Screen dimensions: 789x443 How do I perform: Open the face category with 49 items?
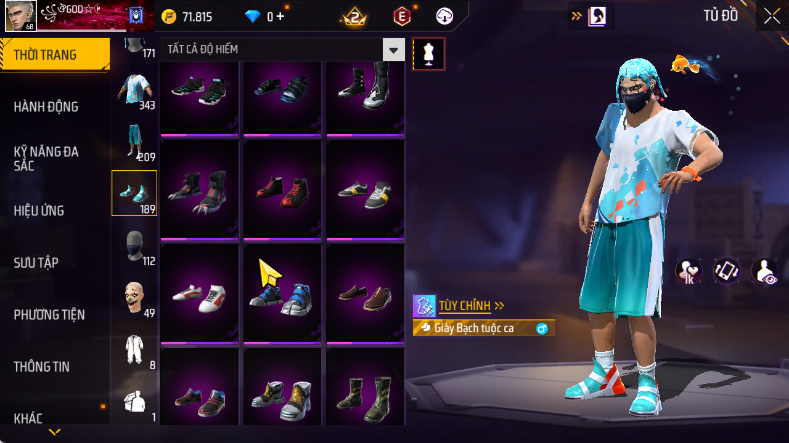[x=134, y=298]
